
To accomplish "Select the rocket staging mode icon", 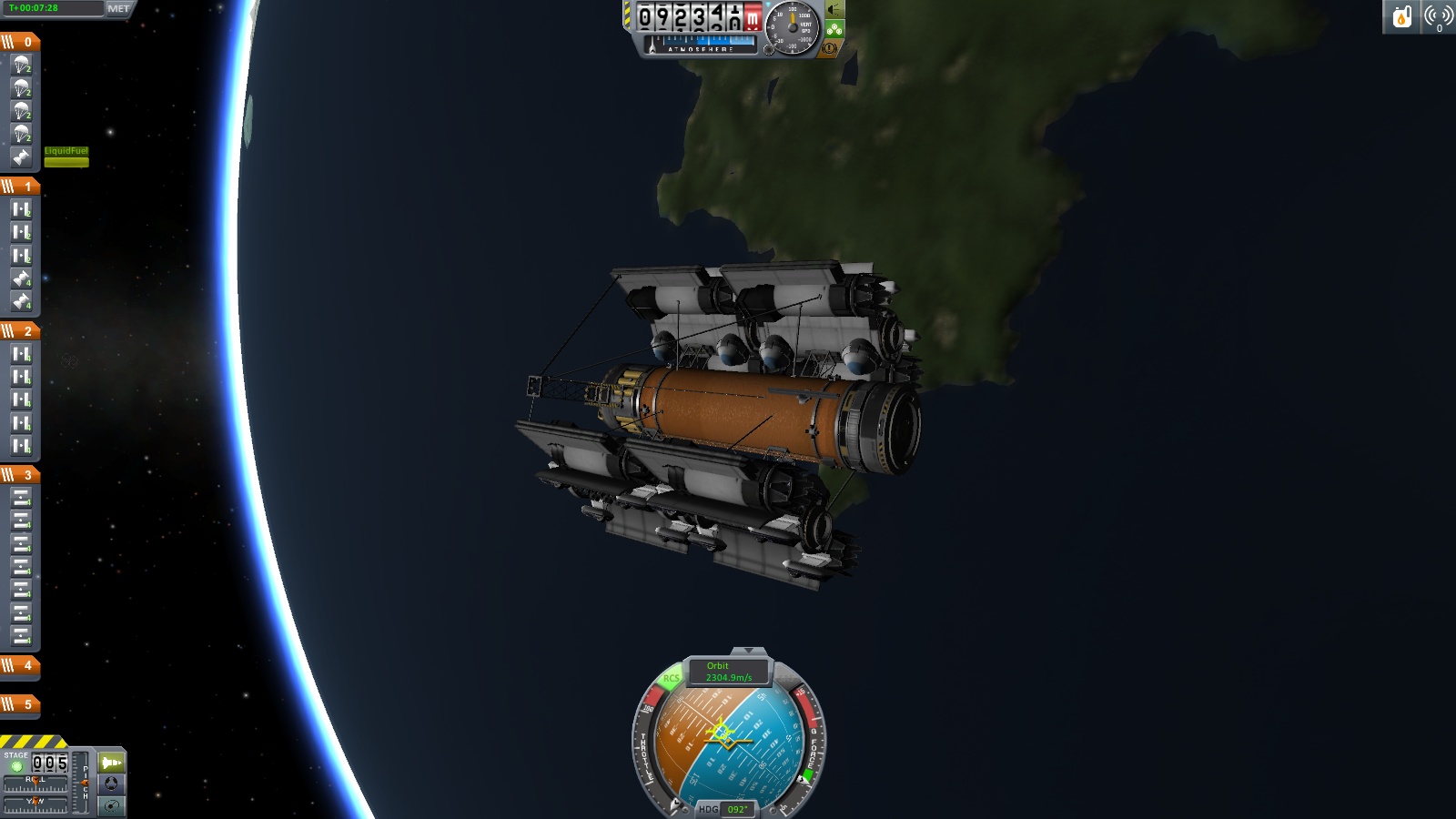I will tap(111, 761).
